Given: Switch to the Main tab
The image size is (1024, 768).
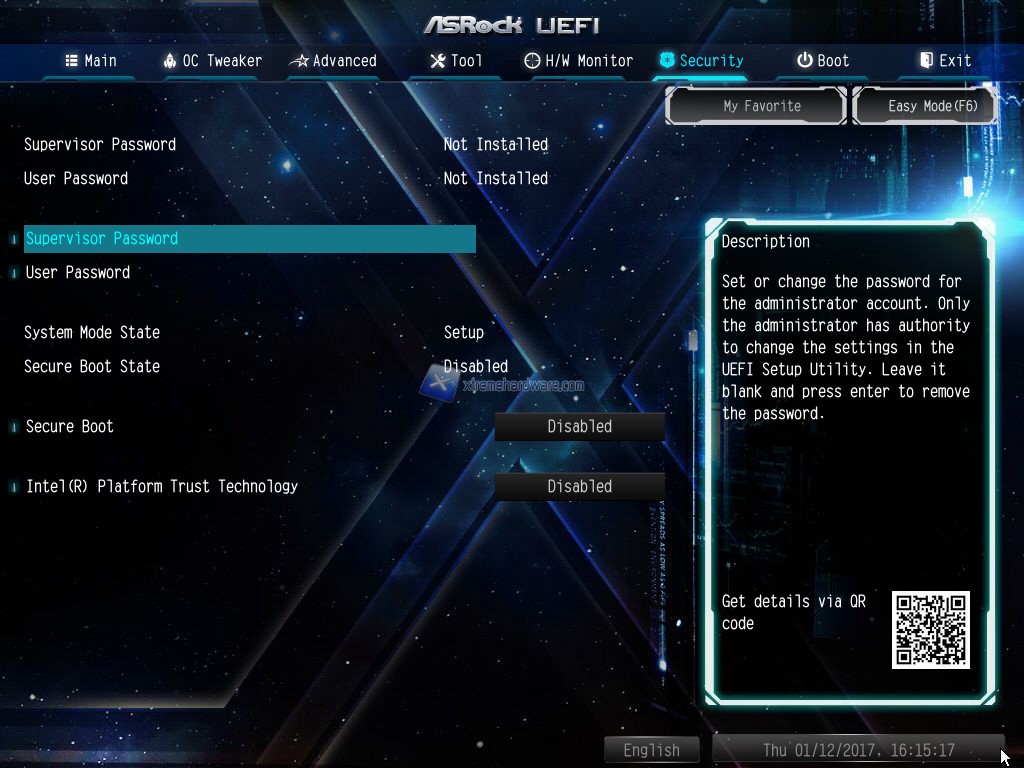Looking at the screenshot, I should [91, 61].
